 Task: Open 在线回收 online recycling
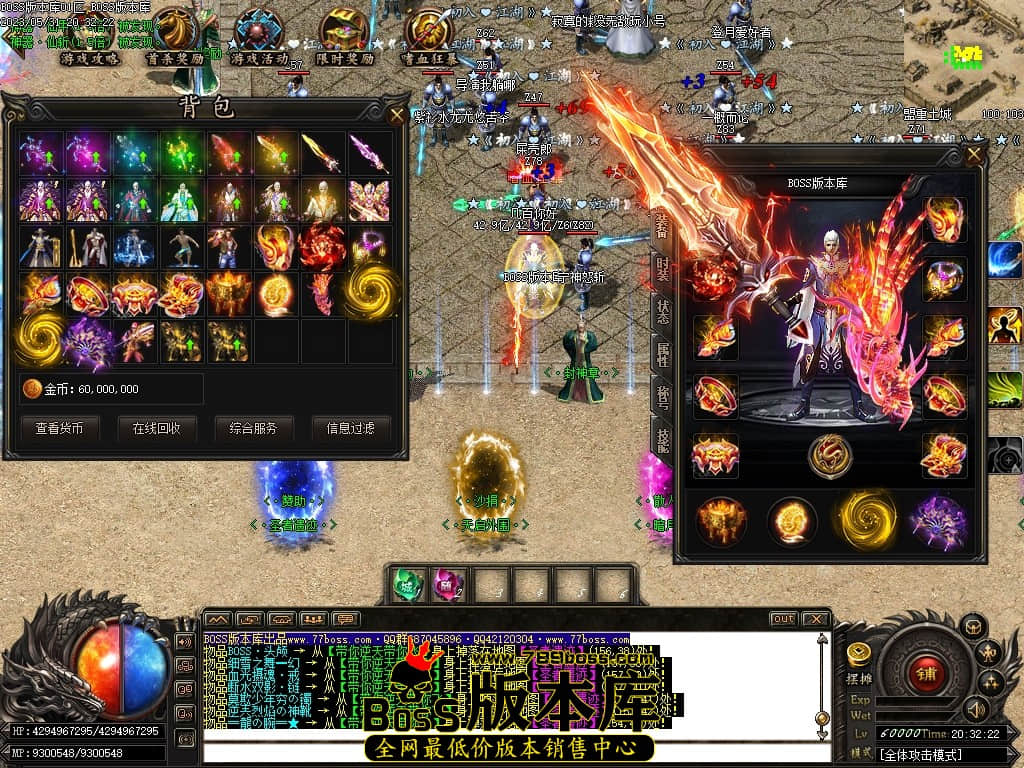(156, 428)
